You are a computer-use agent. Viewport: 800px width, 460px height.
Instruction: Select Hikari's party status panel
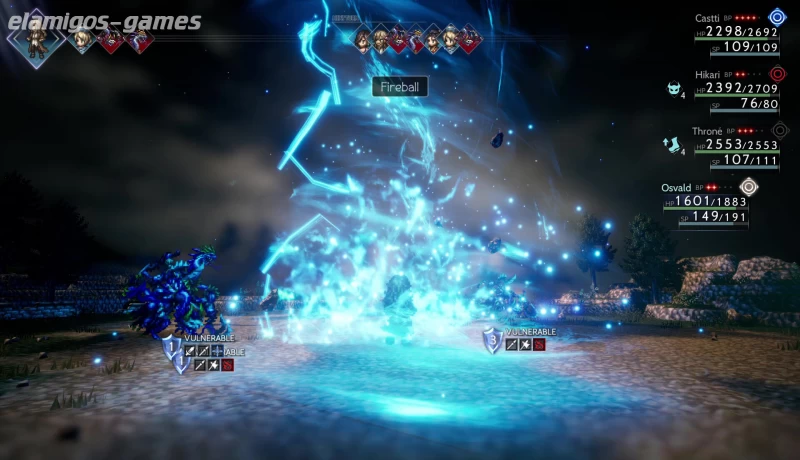(x=737, y=89)
